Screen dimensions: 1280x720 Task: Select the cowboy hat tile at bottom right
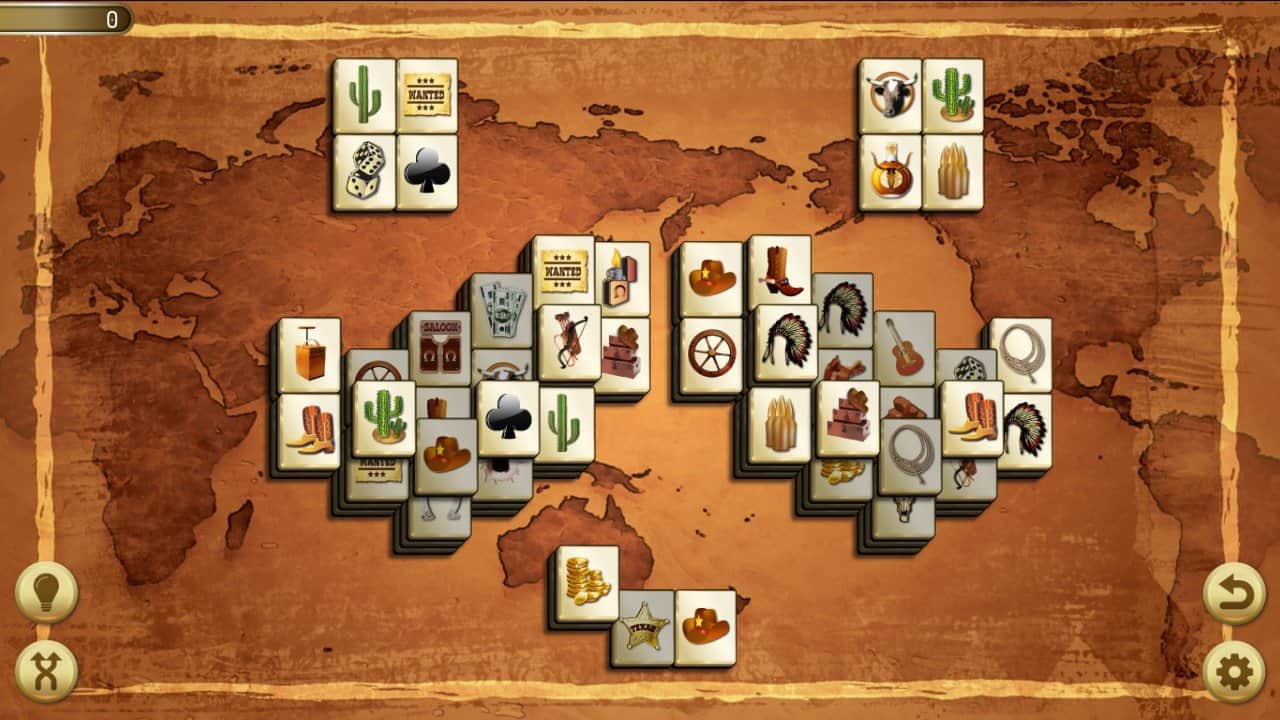pos(708,625)
